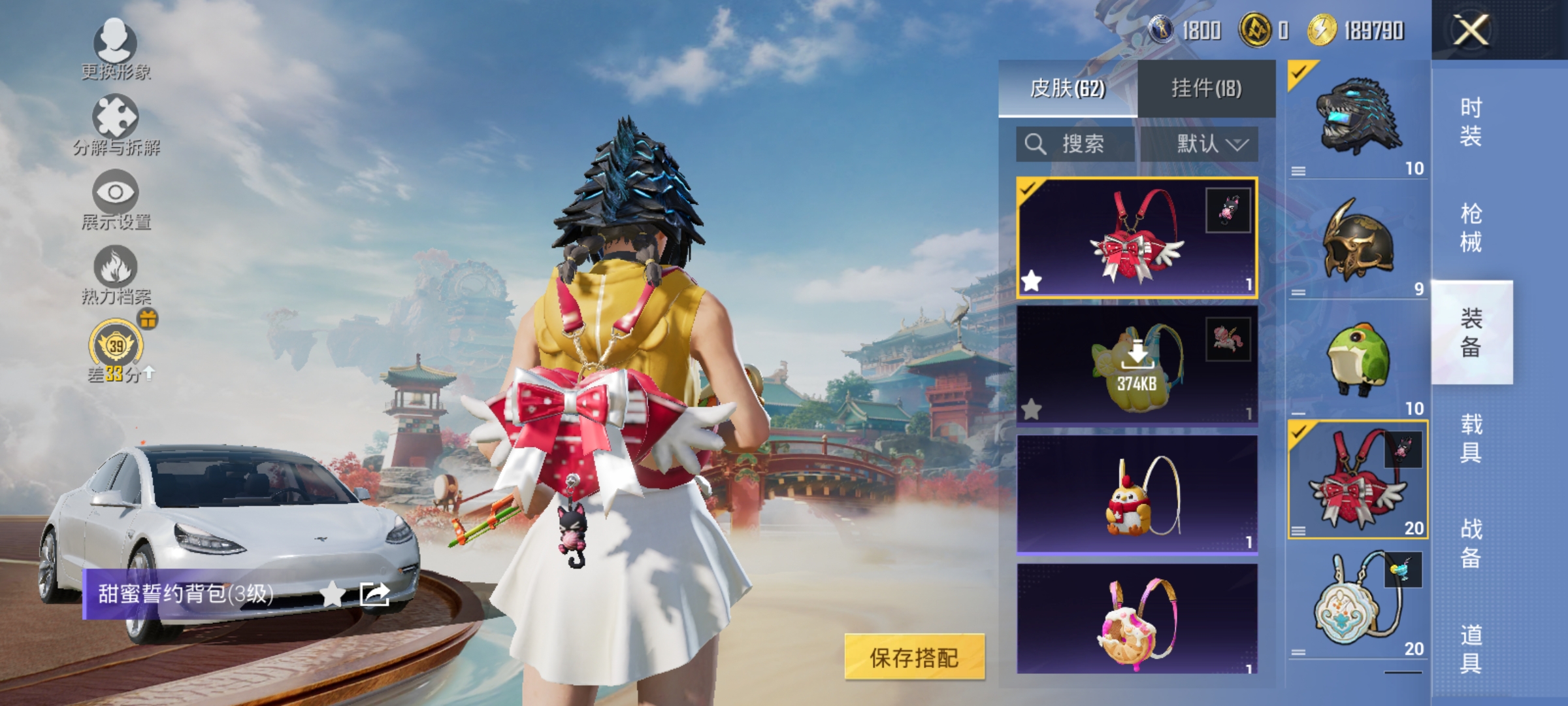Image resolution: width=1568 pixels, height=706 pixels.
Task: Switch to the 挂件(18) tab
Action: [x=1212, y=88]
